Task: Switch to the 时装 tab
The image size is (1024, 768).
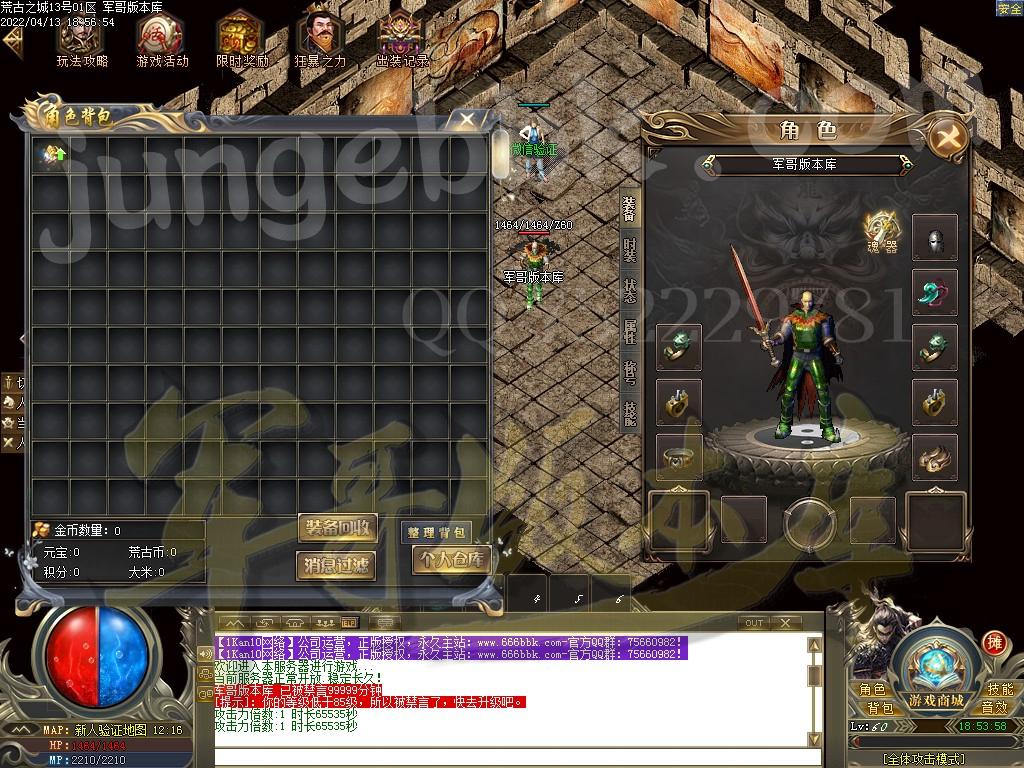Action: tap(629, 250)
